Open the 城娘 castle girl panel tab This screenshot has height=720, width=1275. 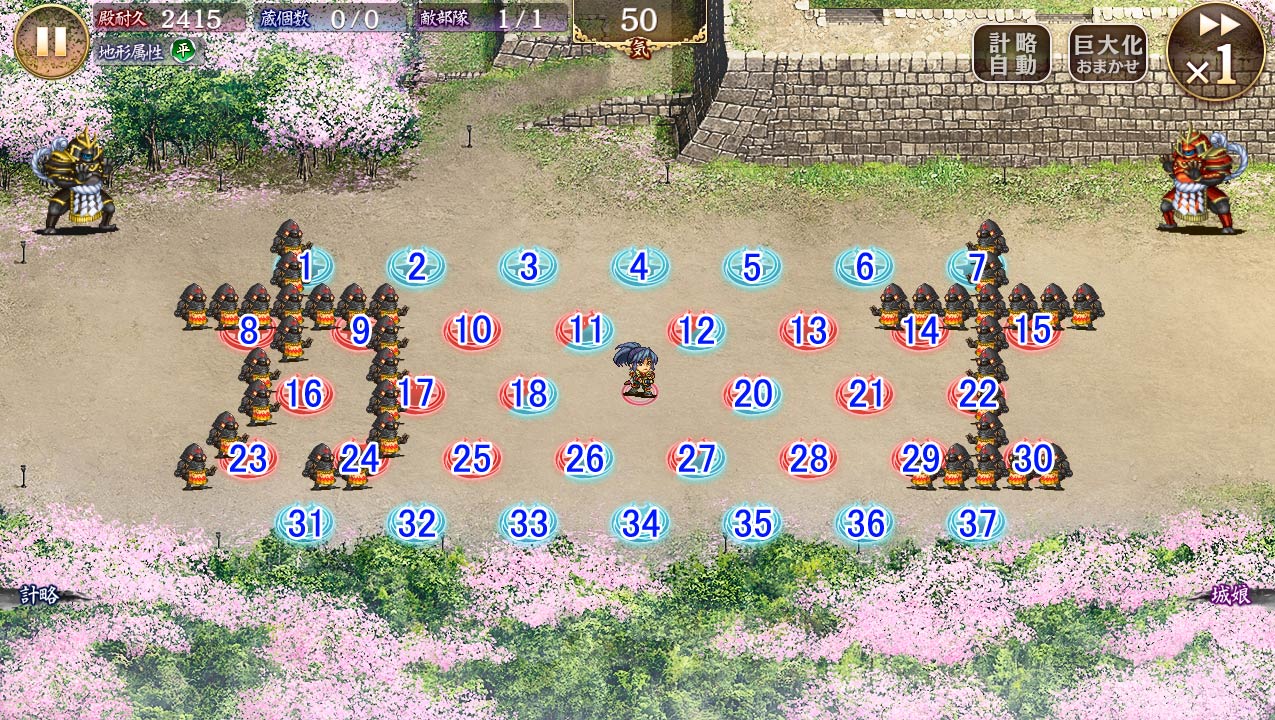[1230, 596]
